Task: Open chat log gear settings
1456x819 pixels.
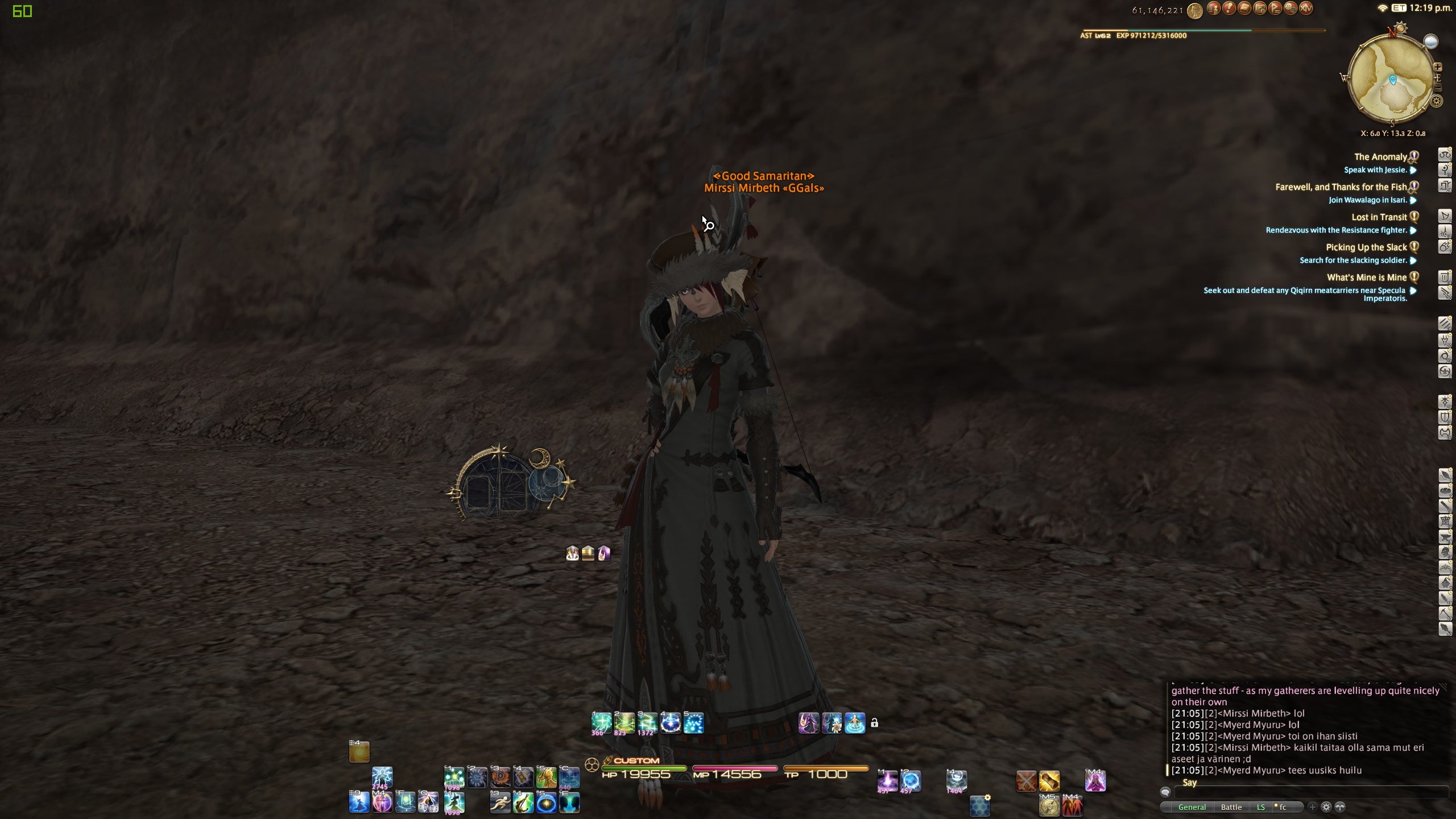Action: 1326,807
